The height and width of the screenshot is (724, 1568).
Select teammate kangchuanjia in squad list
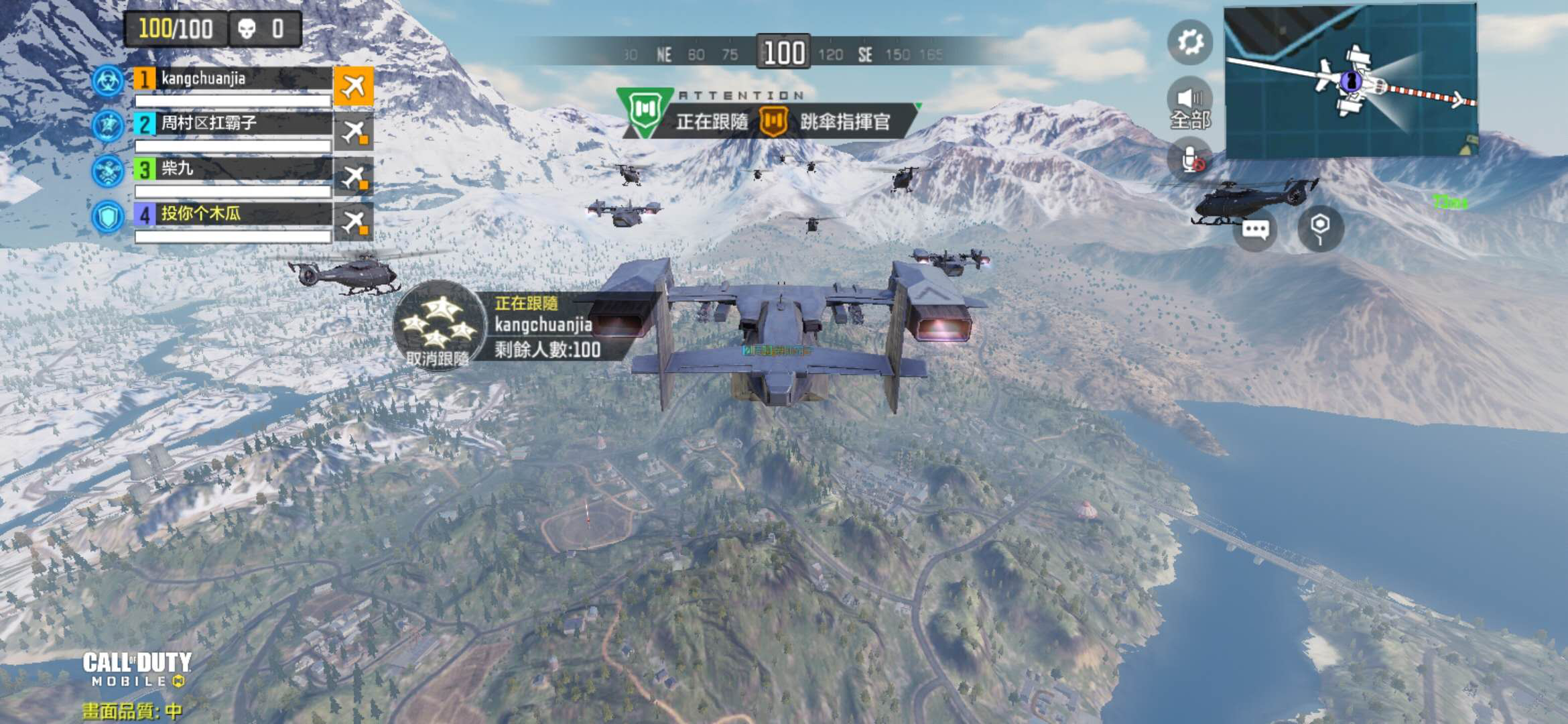coord(233,79)
